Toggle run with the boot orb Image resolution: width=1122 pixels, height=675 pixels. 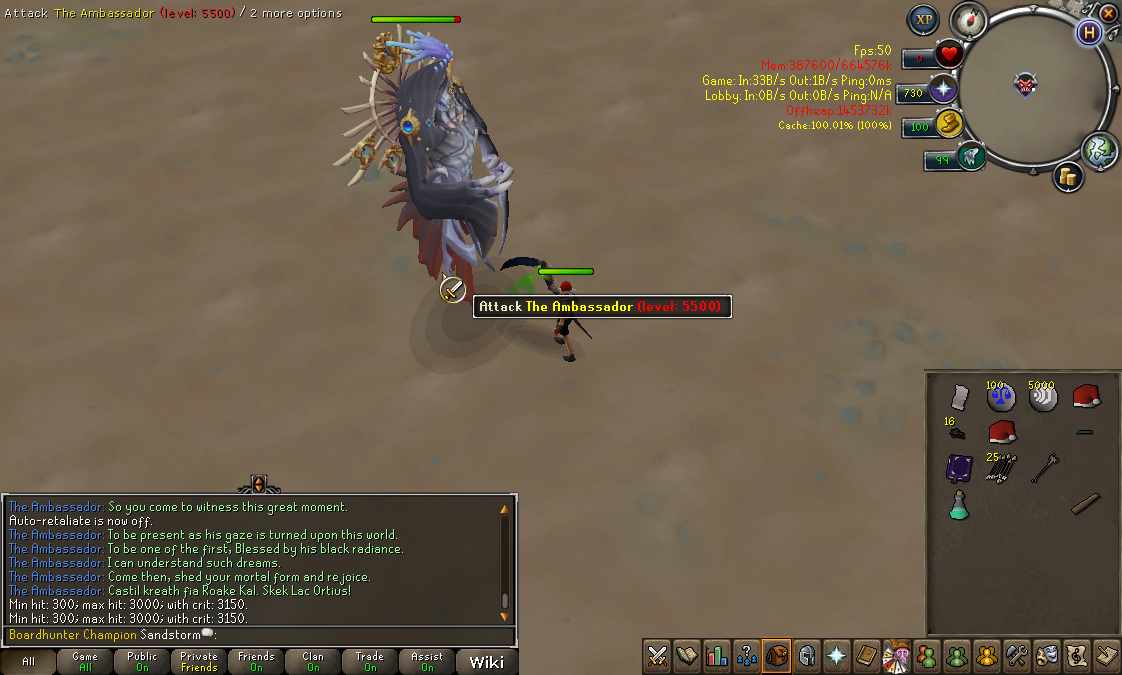947,125
